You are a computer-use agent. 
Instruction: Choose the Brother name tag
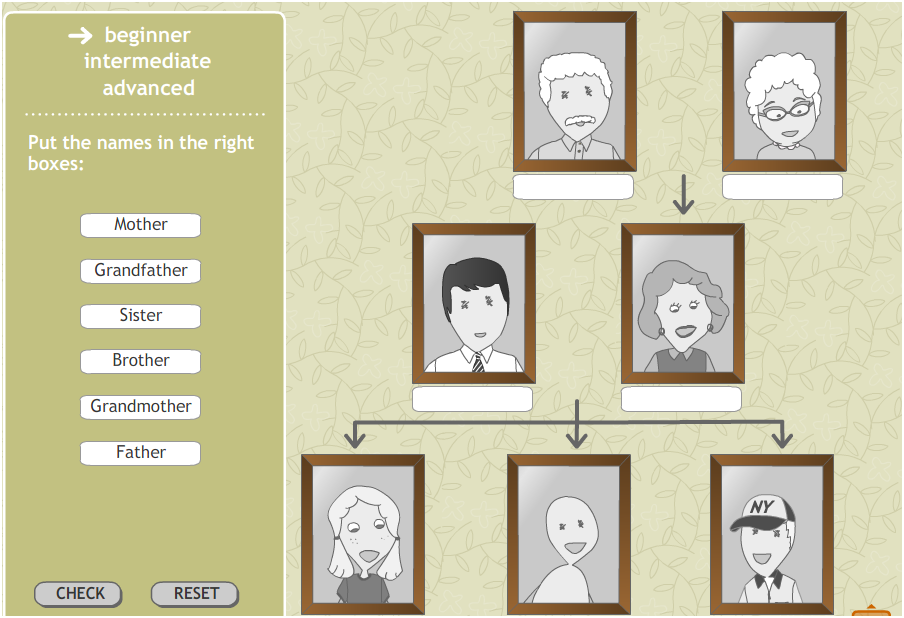pos(141,361)
